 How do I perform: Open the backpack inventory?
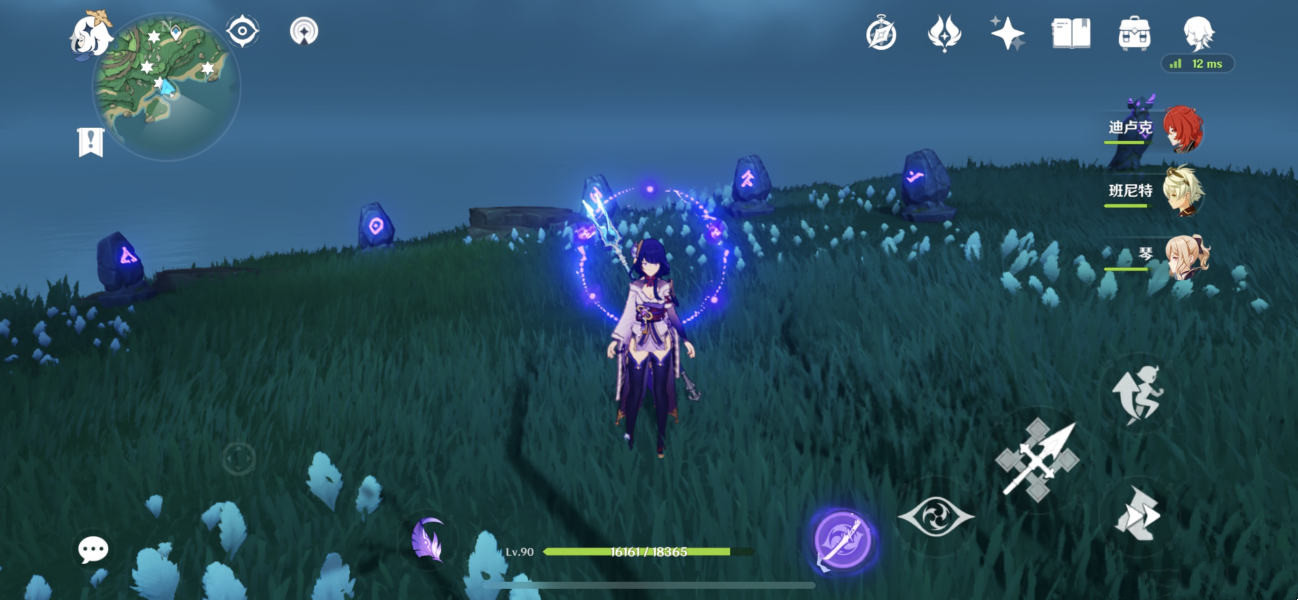1134,34
